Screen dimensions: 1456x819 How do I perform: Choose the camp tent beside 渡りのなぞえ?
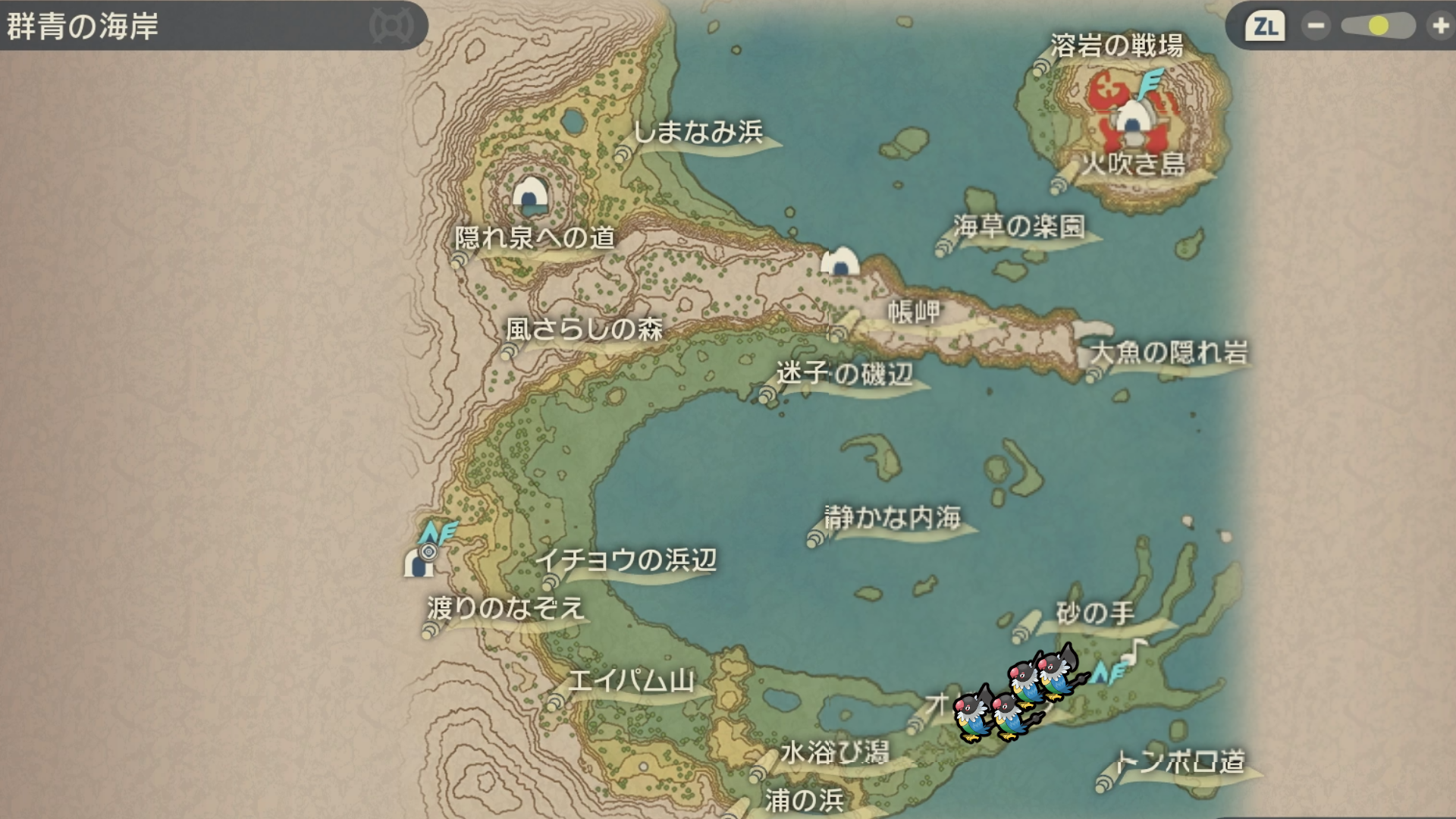(417, 563)
